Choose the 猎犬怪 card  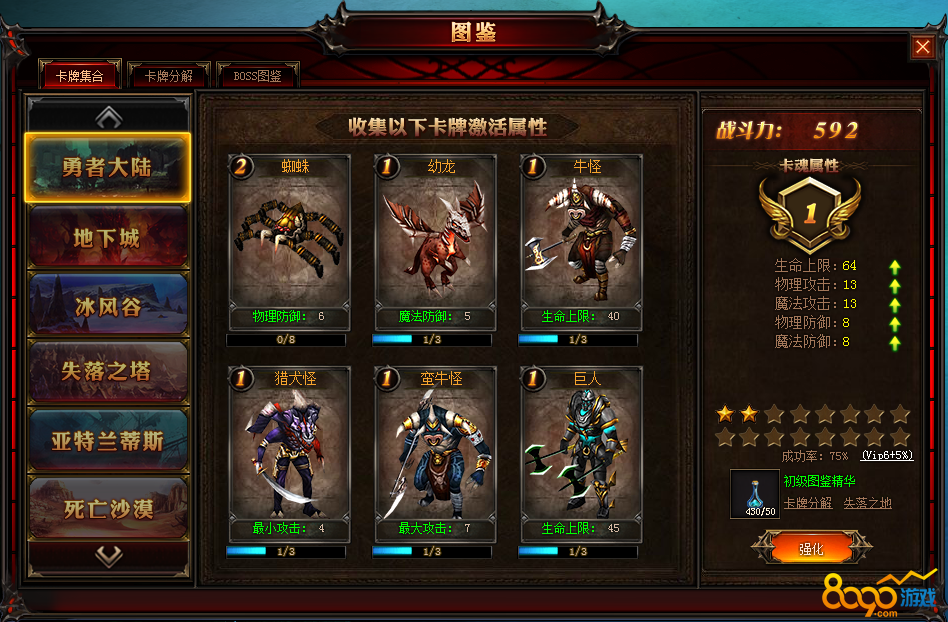pos(289,453)
